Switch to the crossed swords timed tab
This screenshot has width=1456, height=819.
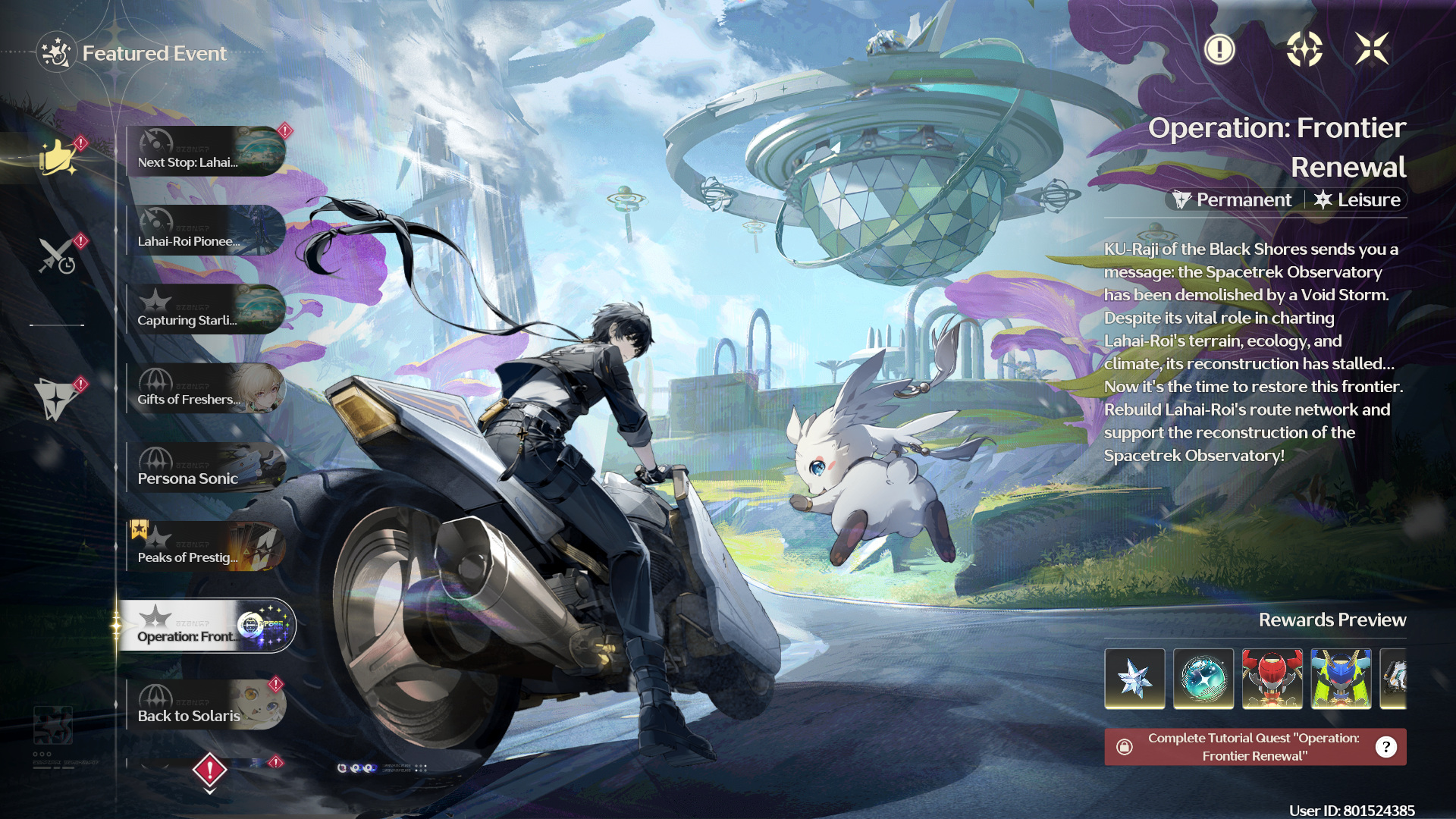point(58,256)
